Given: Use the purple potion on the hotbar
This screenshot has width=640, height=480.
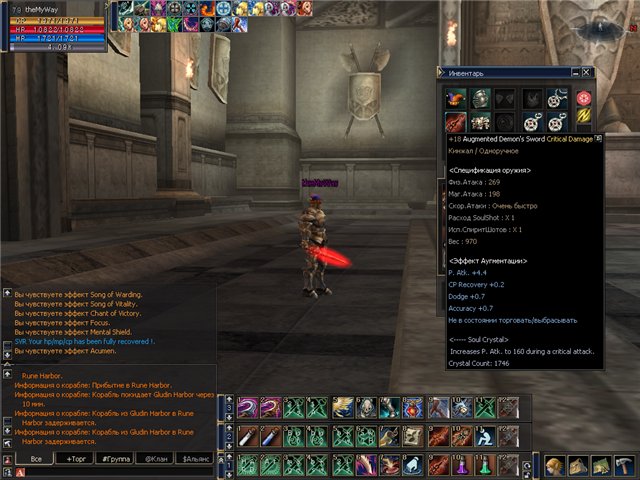Looking at the screenshot, I should click(461, 465).
